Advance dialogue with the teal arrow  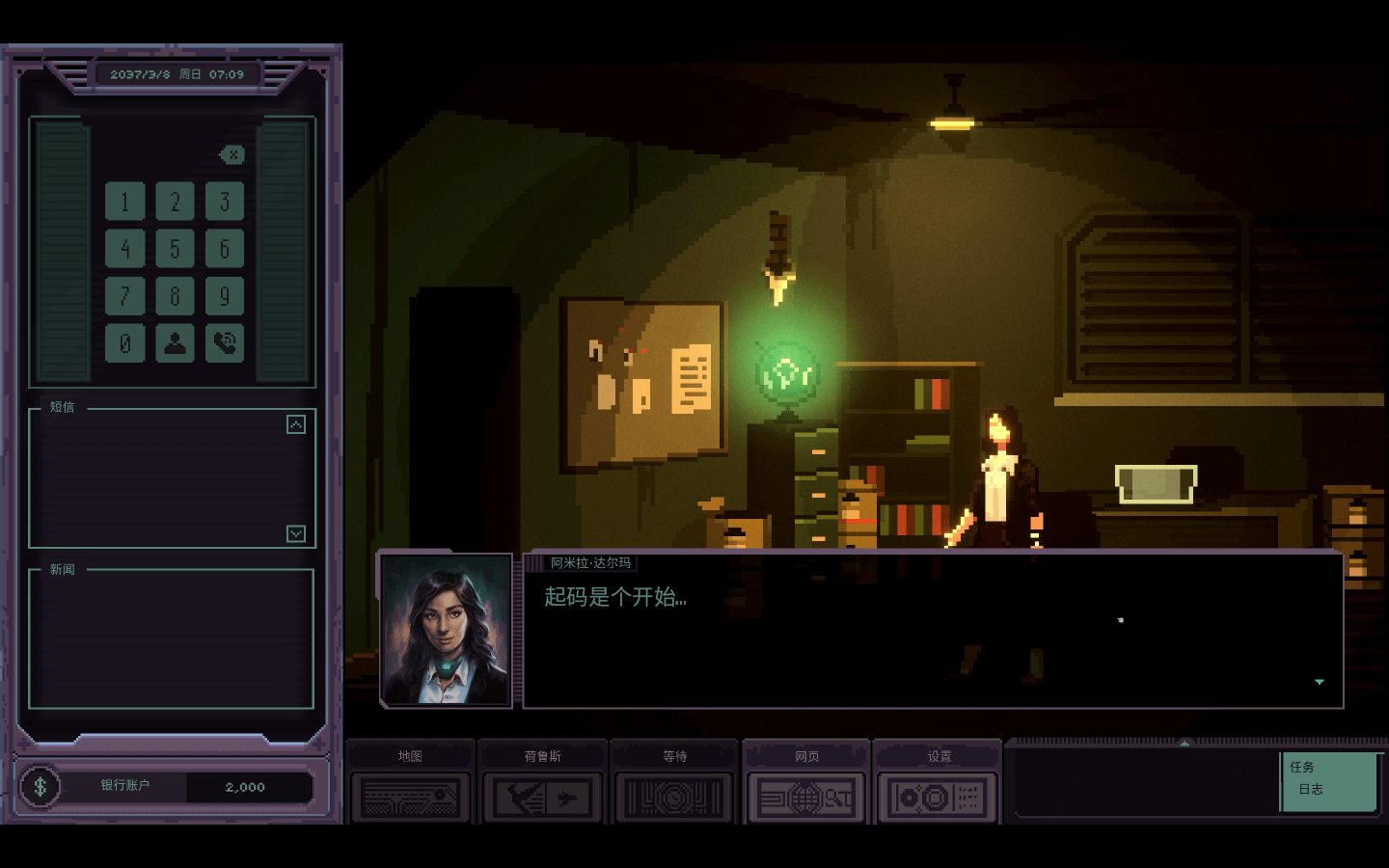pyautogui.click(x=1320, y=682)
